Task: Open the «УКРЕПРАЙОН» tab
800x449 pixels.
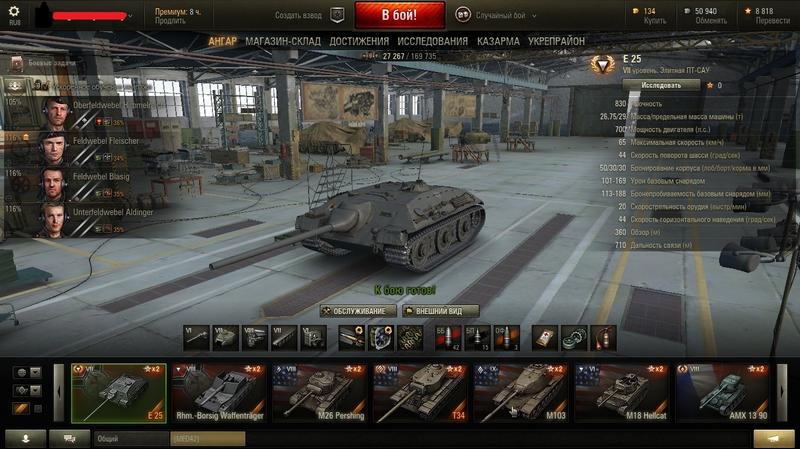Action: point(557,41)
